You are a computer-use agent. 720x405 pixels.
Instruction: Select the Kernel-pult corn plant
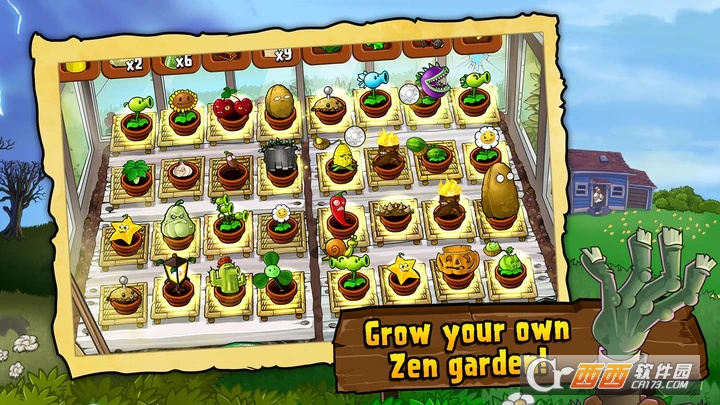click(x=340, y=162)
